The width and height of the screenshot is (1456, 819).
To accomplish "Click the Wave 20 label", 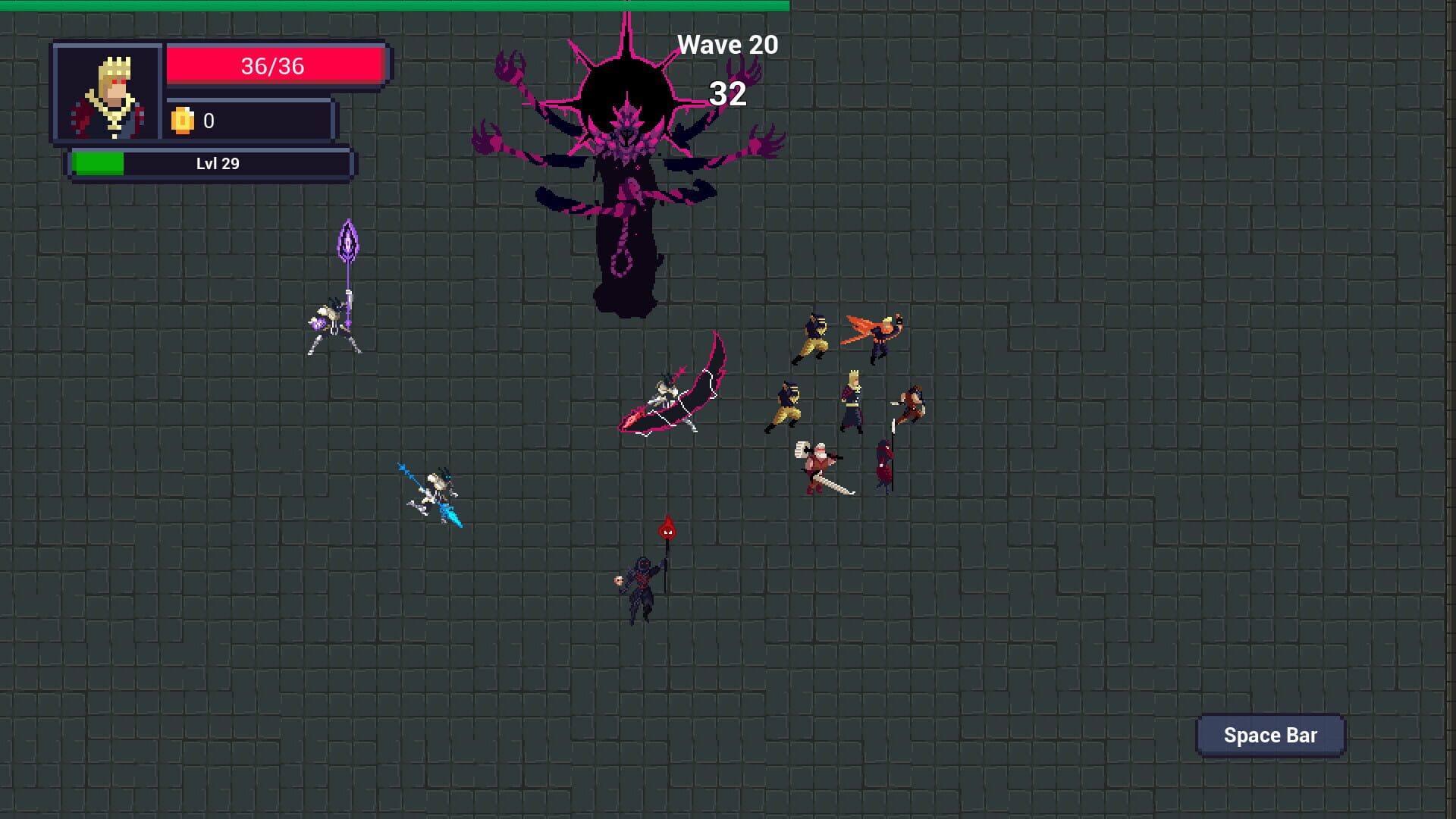I will tap(726, 44).
